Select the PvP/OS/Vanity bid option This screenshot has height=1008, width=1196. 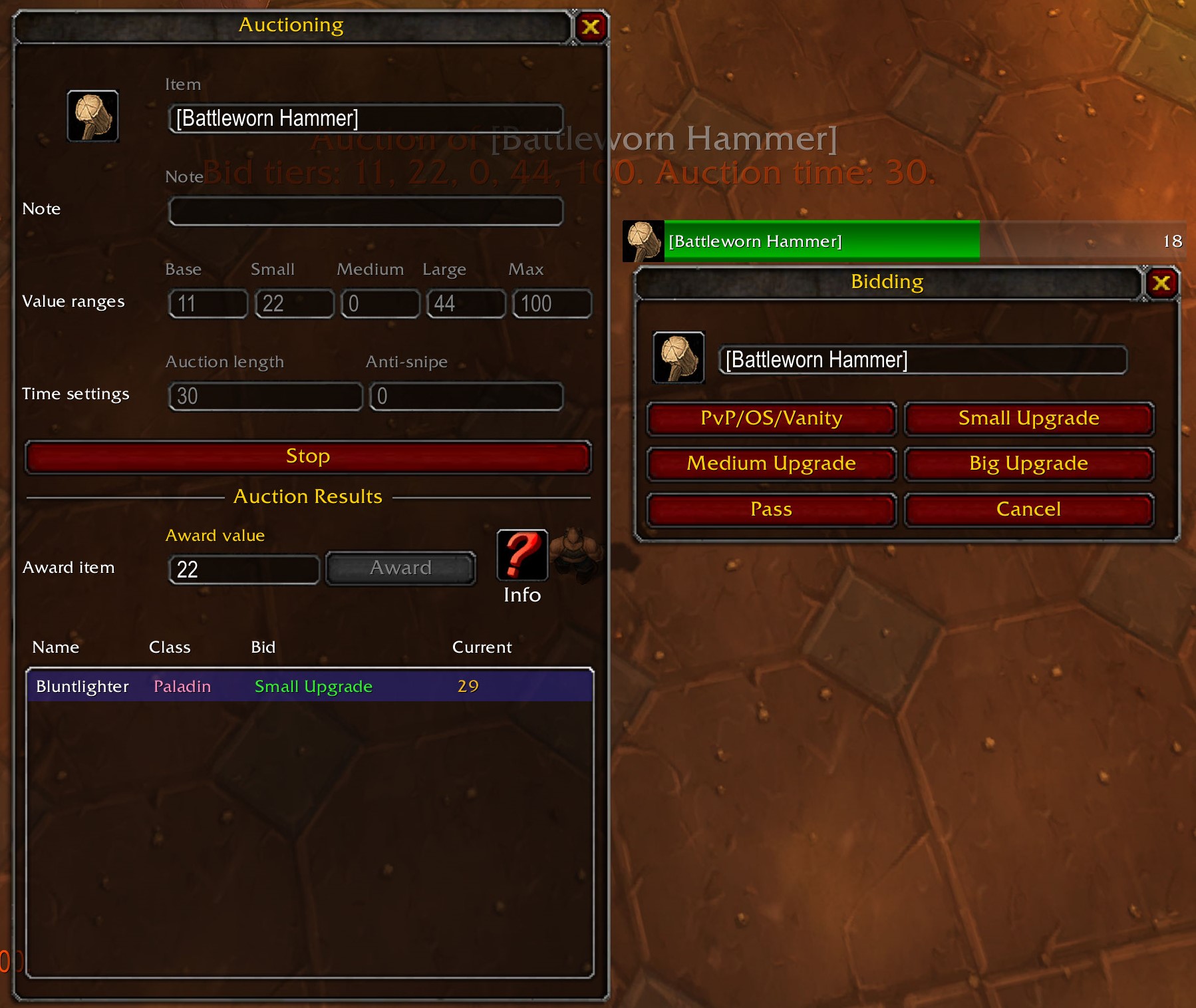click(771, 419)
